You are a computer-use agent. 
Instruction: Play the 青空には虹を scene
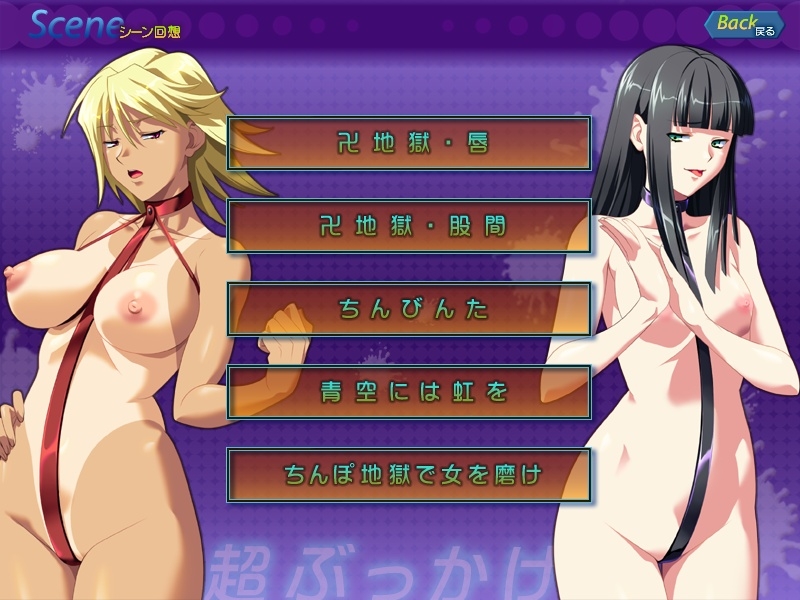[408, 392]
